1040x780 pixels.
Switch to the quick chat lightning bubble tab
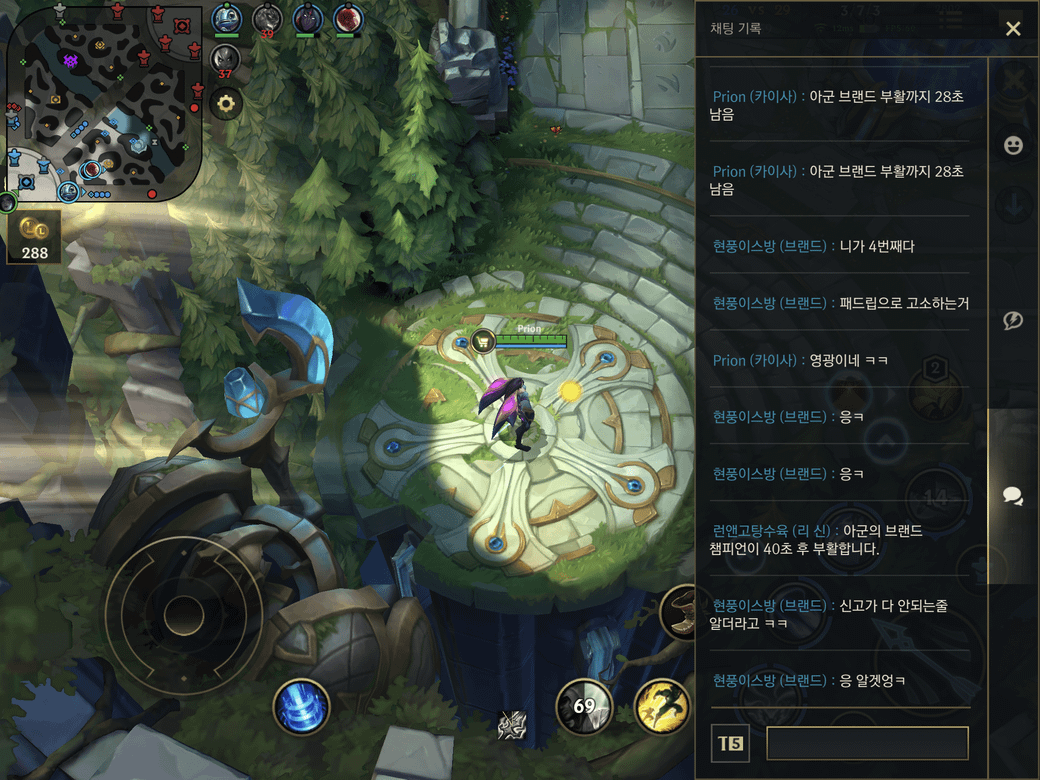[1013, 320]
